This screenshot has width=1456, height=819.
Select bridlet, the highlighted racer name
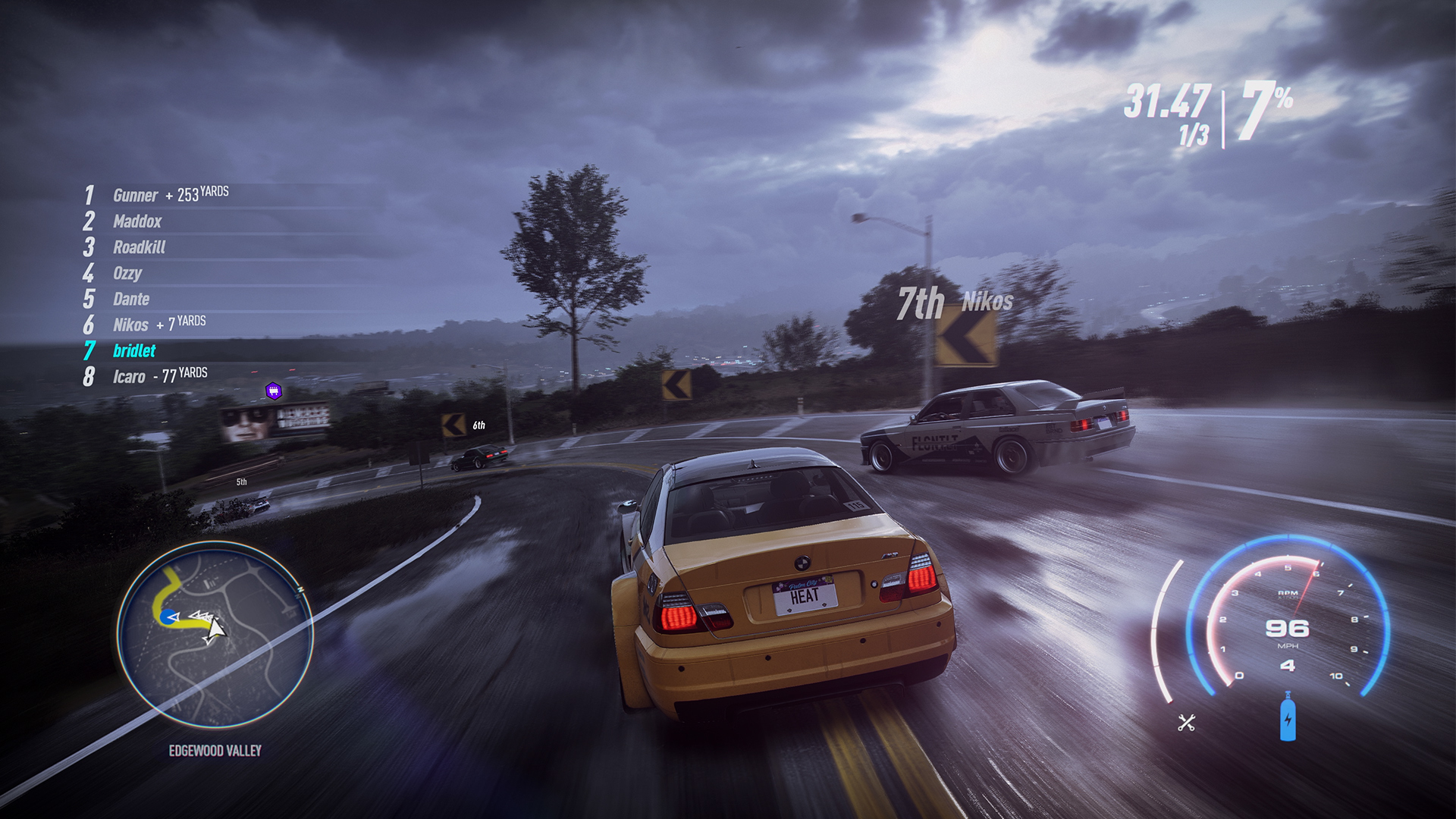coord(135,350)
